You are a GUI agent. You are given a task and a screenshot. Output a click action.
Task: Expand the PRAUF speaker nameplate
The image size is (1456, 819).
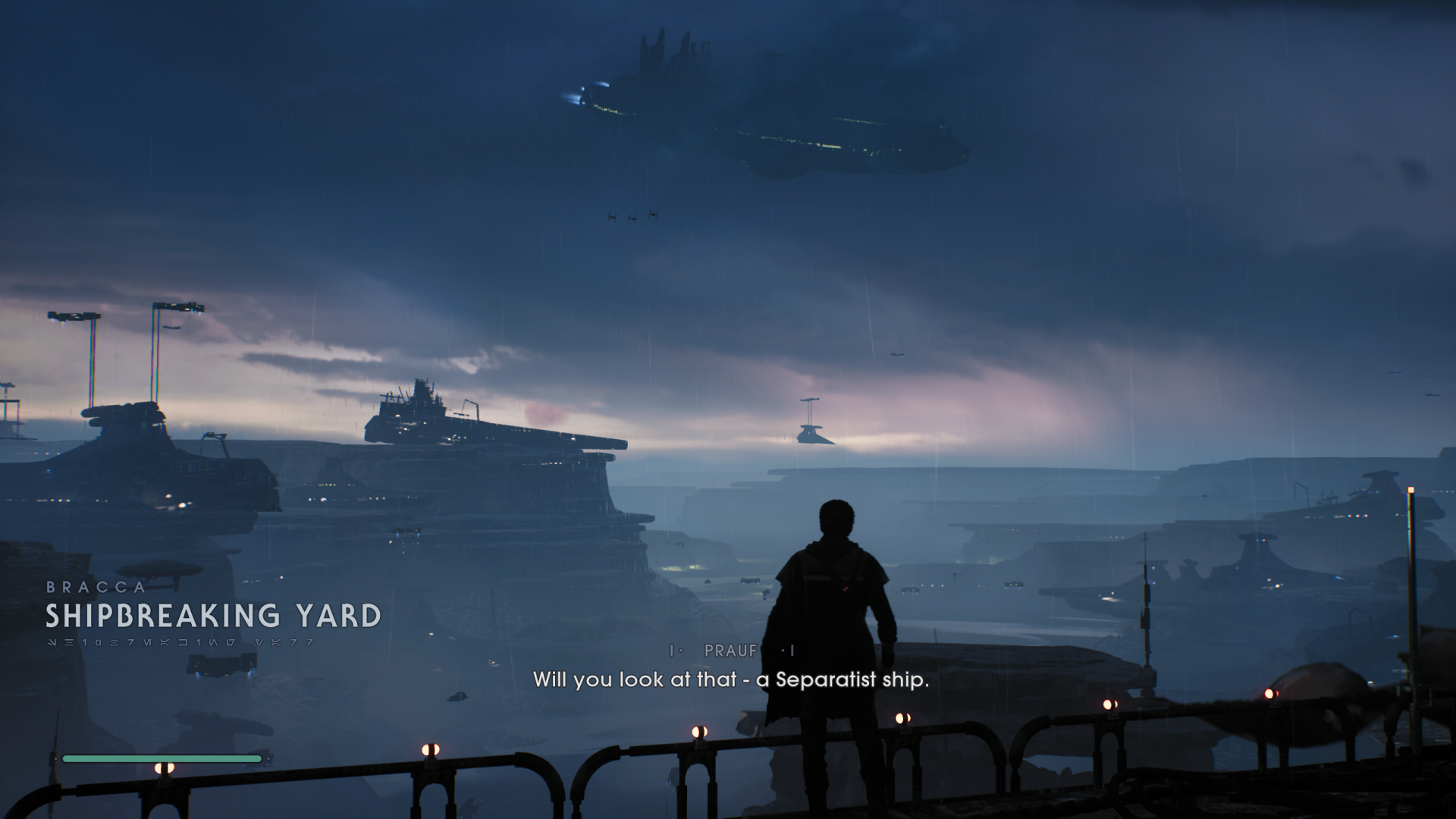(730, 651)
